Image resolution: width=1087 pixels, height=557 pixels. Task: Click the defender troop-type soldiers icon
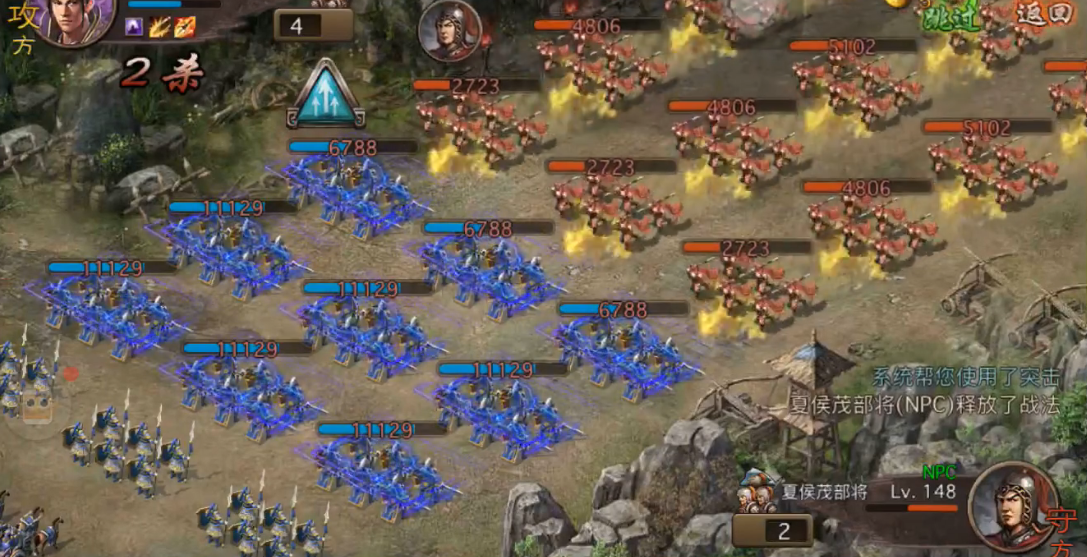756,496
